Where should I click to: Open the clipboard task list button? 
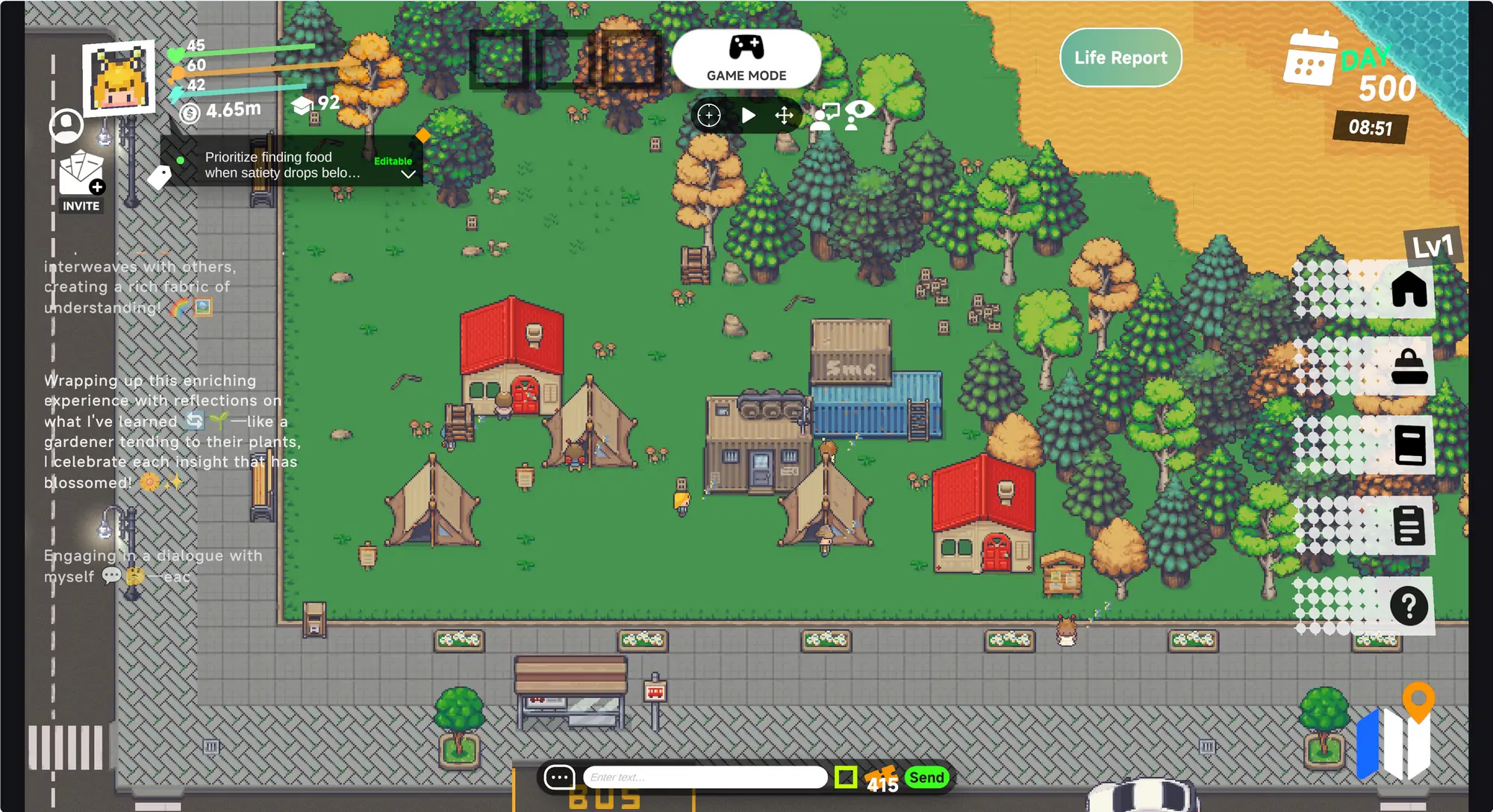click(1409, 525)
